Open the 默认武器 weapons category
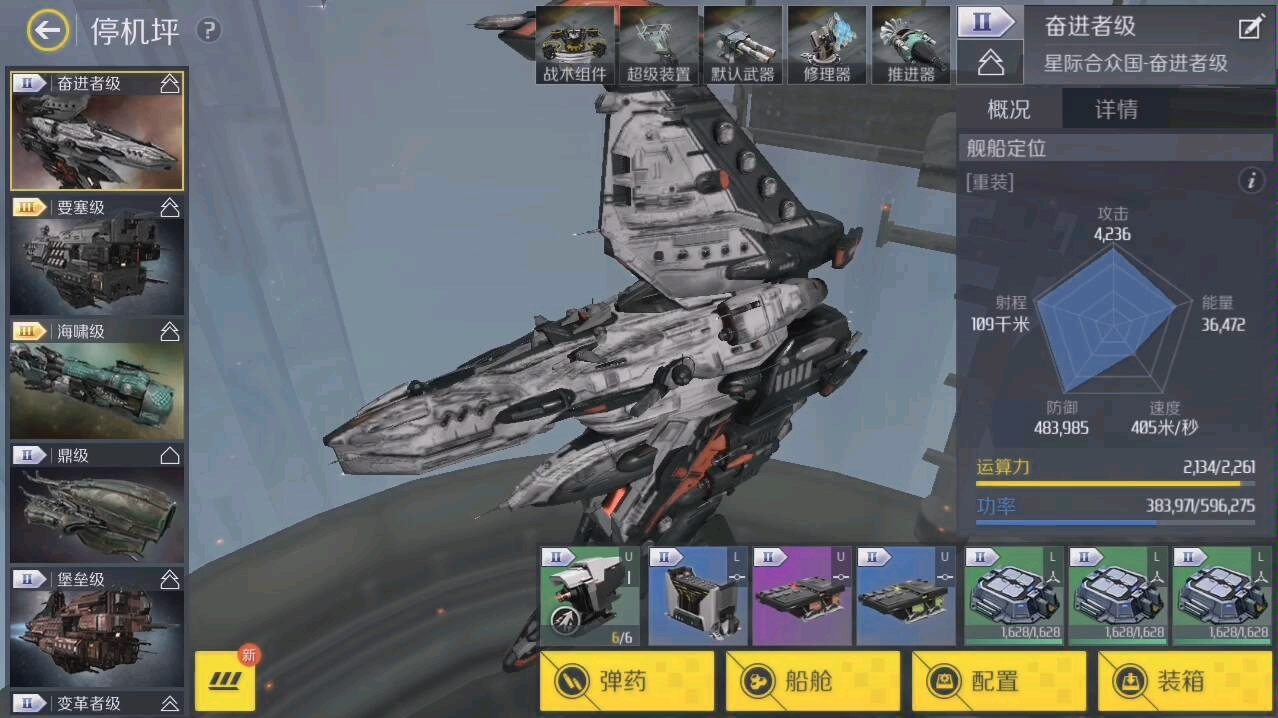This screenshot has height=718, width=1278. pyautogui.click(x=742, y=45)
